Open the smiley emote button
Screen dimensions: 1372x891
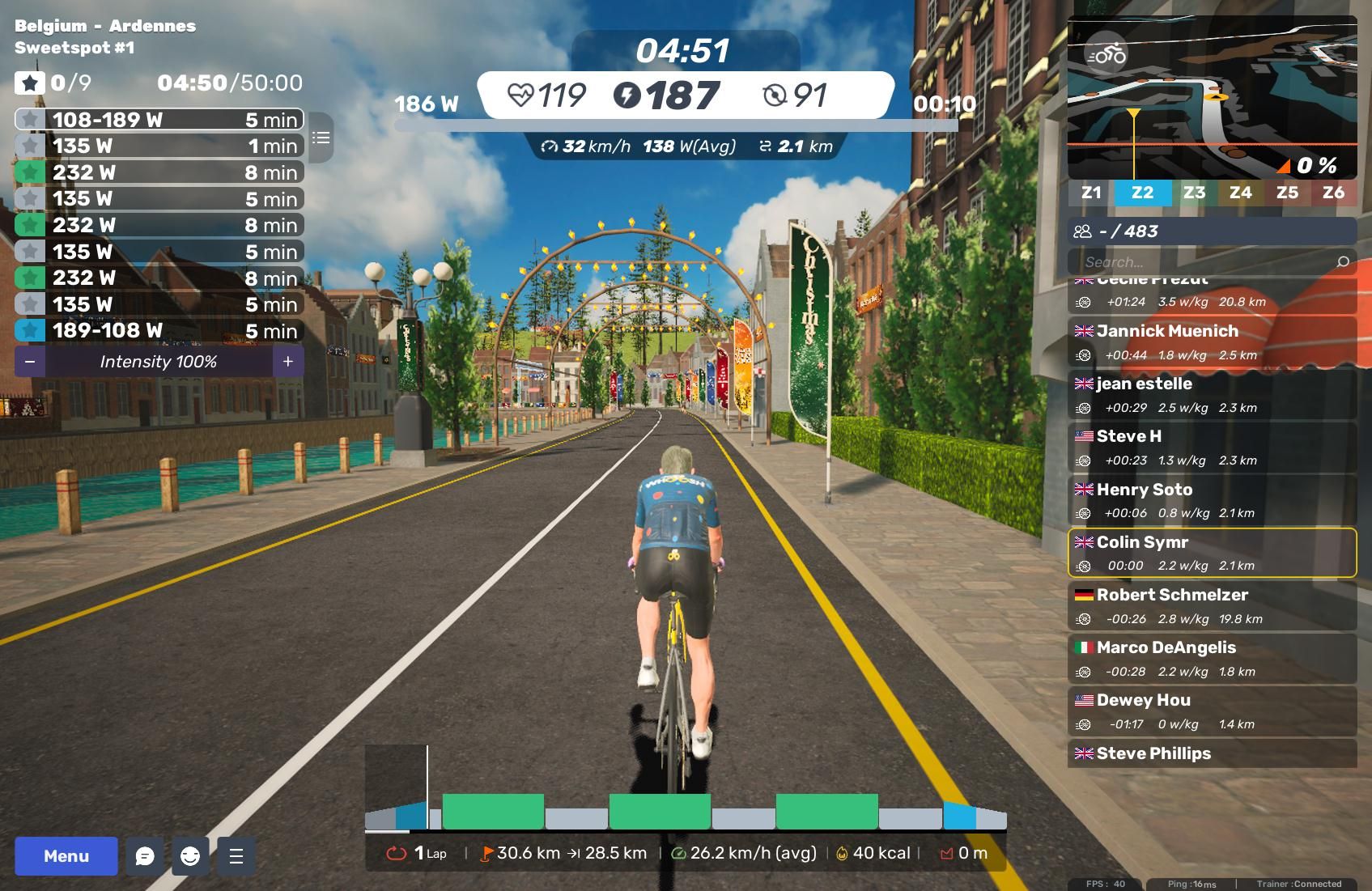point(190,856)
